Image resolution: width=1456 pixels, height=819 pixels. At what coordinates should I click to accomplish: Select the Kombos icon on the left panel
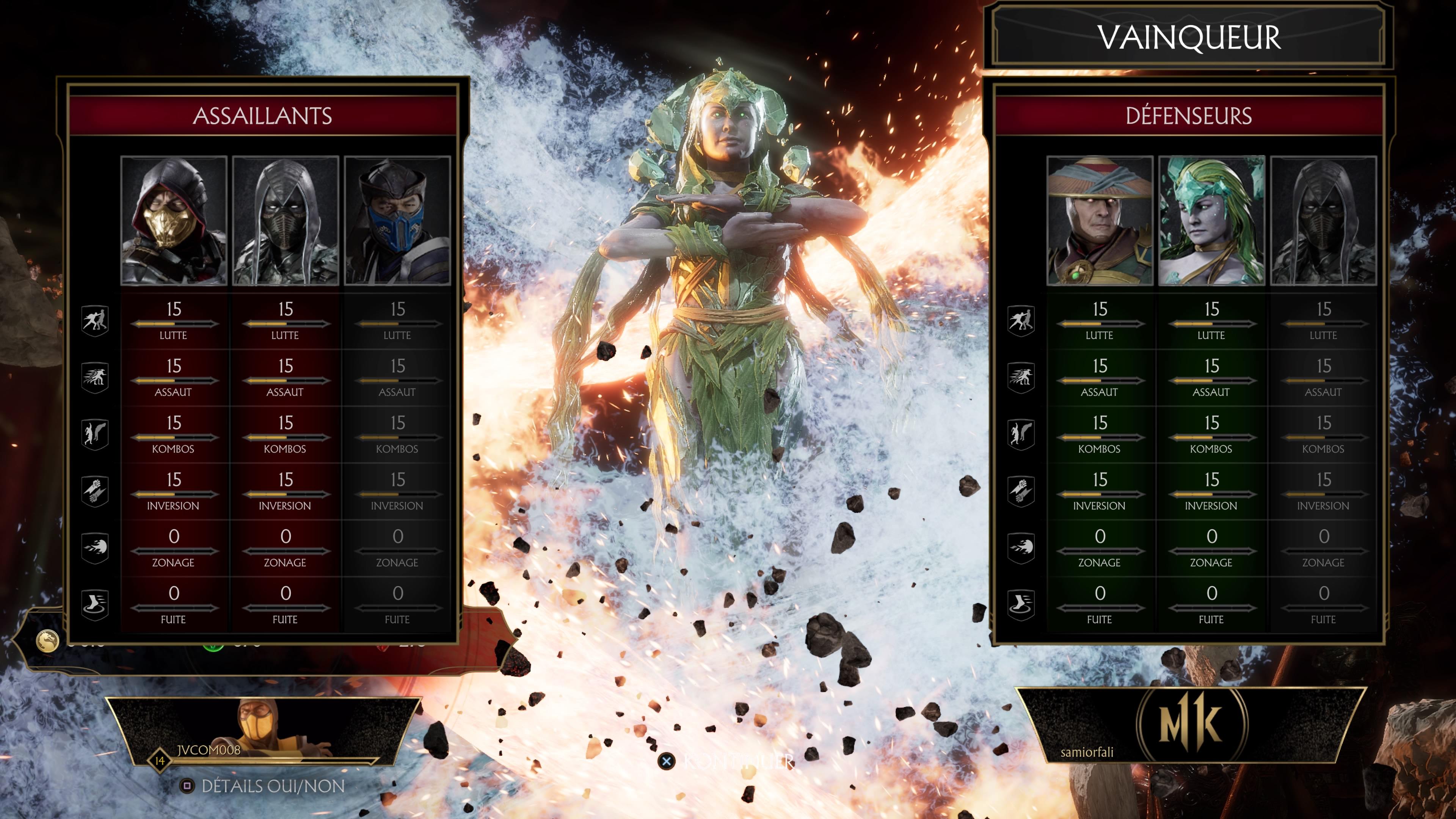[x=95, y=433]
